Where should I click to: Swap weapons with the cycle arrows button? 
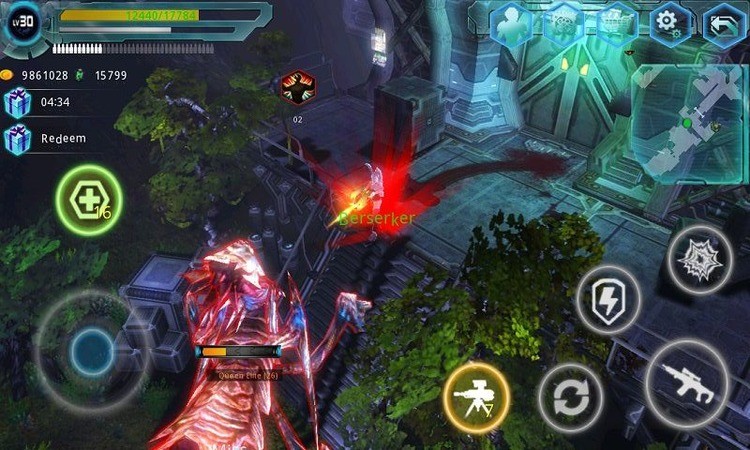click(571, 396)
